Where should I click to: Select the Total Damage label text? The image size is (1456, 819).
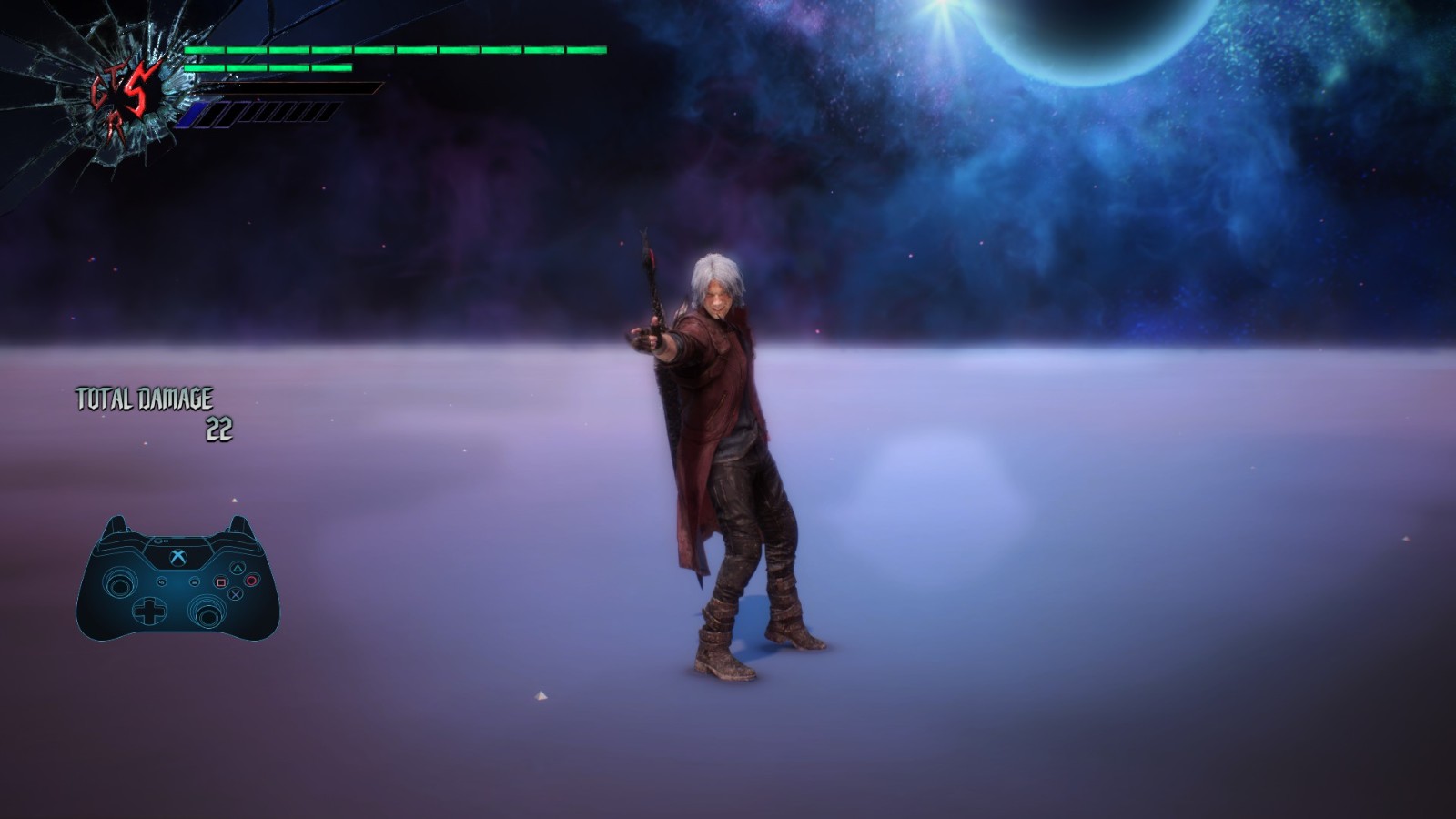(144, 398)
